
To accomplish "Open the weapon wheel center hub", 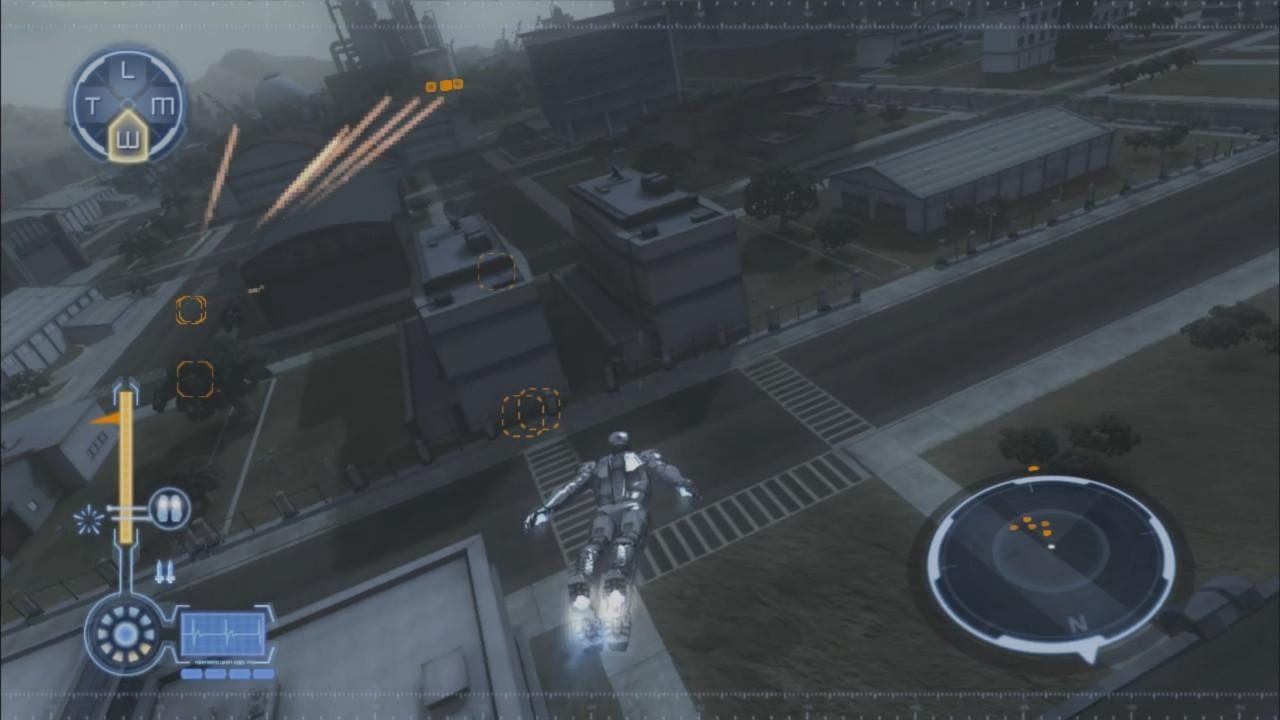I will coord(127,103).
